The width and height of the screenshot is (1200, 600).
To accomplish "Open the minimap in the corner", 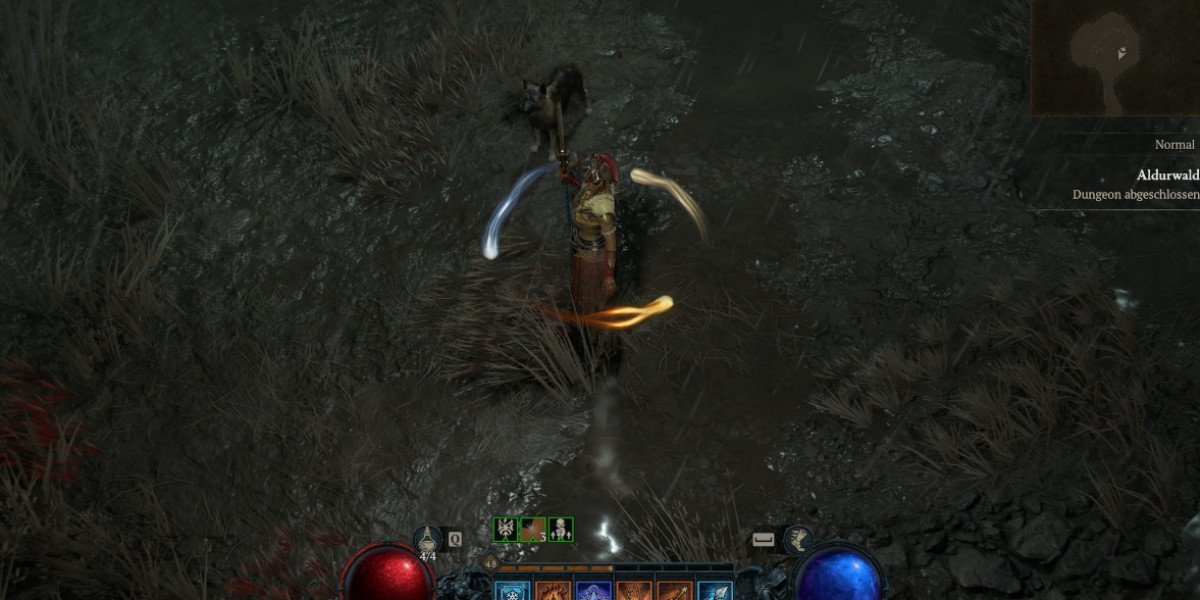I will (x=1115, y=57).
